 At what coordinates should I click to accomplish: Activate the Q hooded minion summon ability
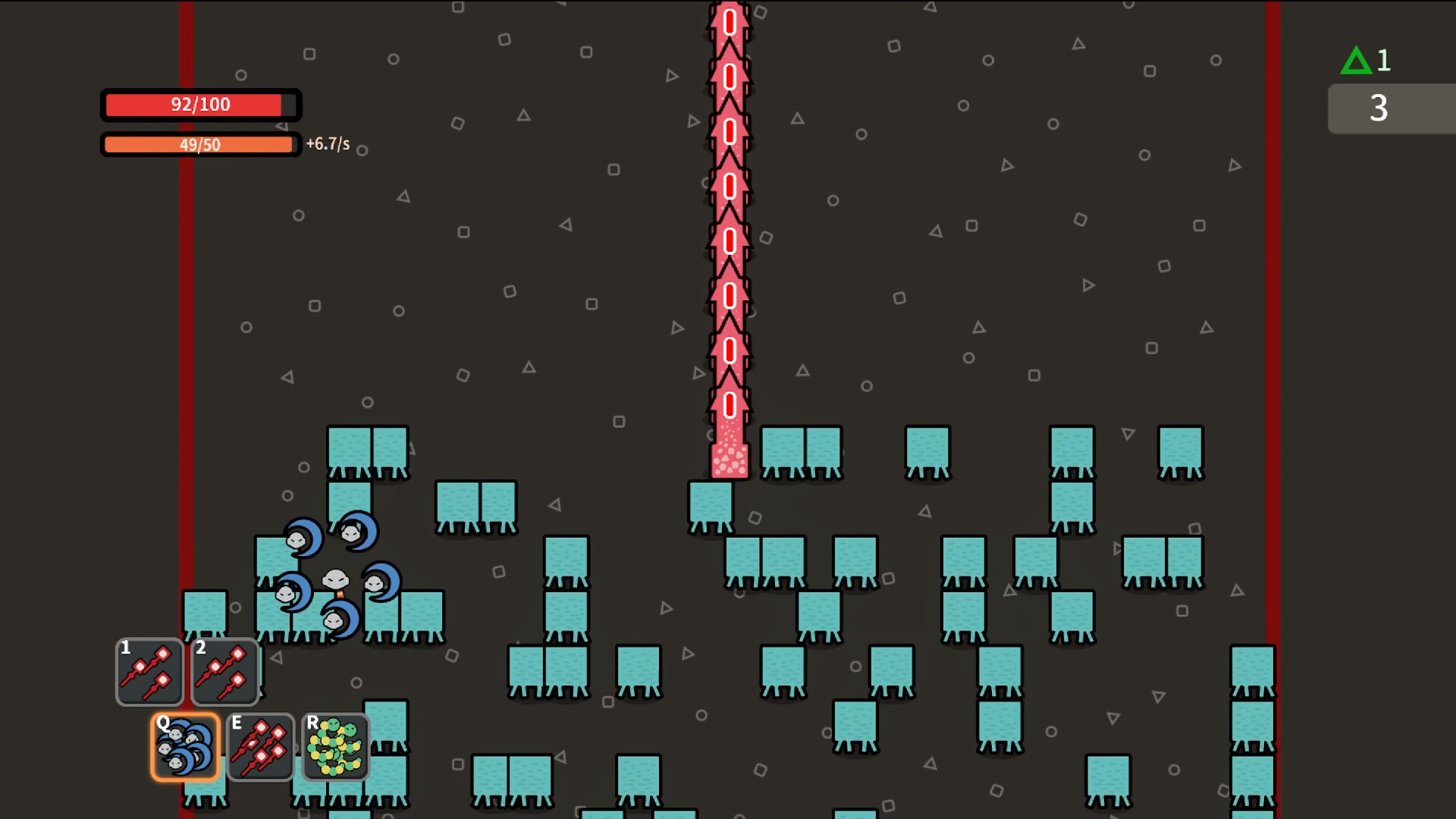185,747
